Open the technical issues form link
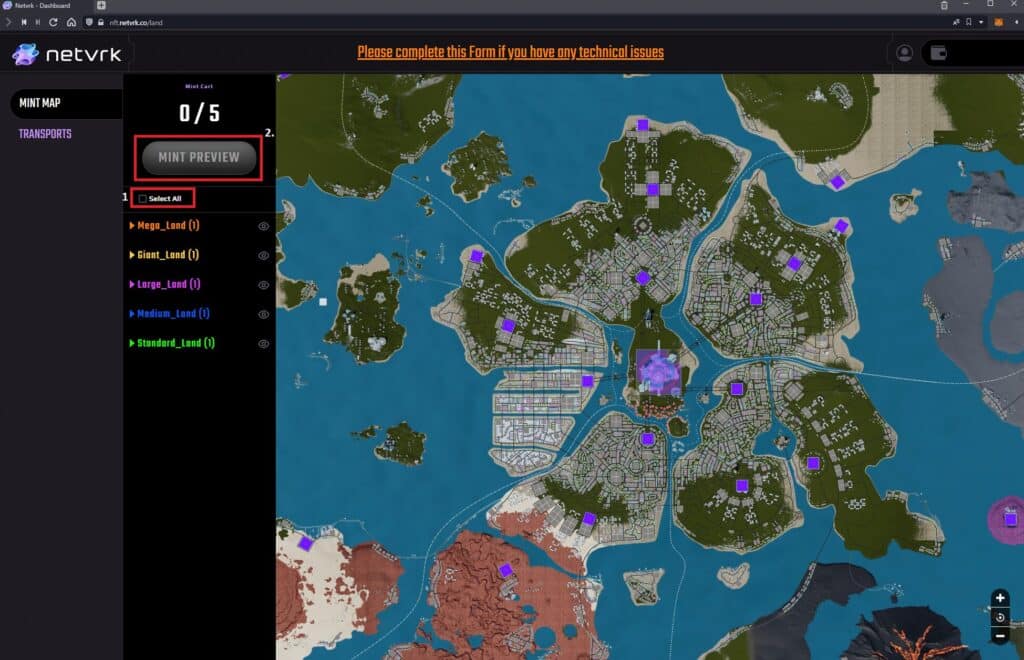This screenshot has height=660, width=1024. [510, 52]
